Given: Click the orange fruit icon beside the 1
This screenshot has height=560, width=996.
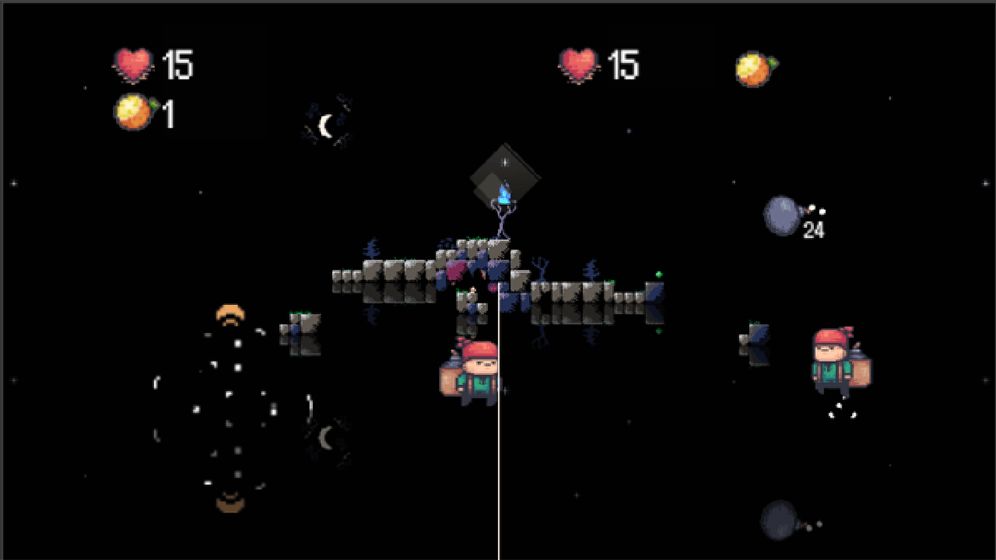Looking at the screenshot, I should coord(133,112).
